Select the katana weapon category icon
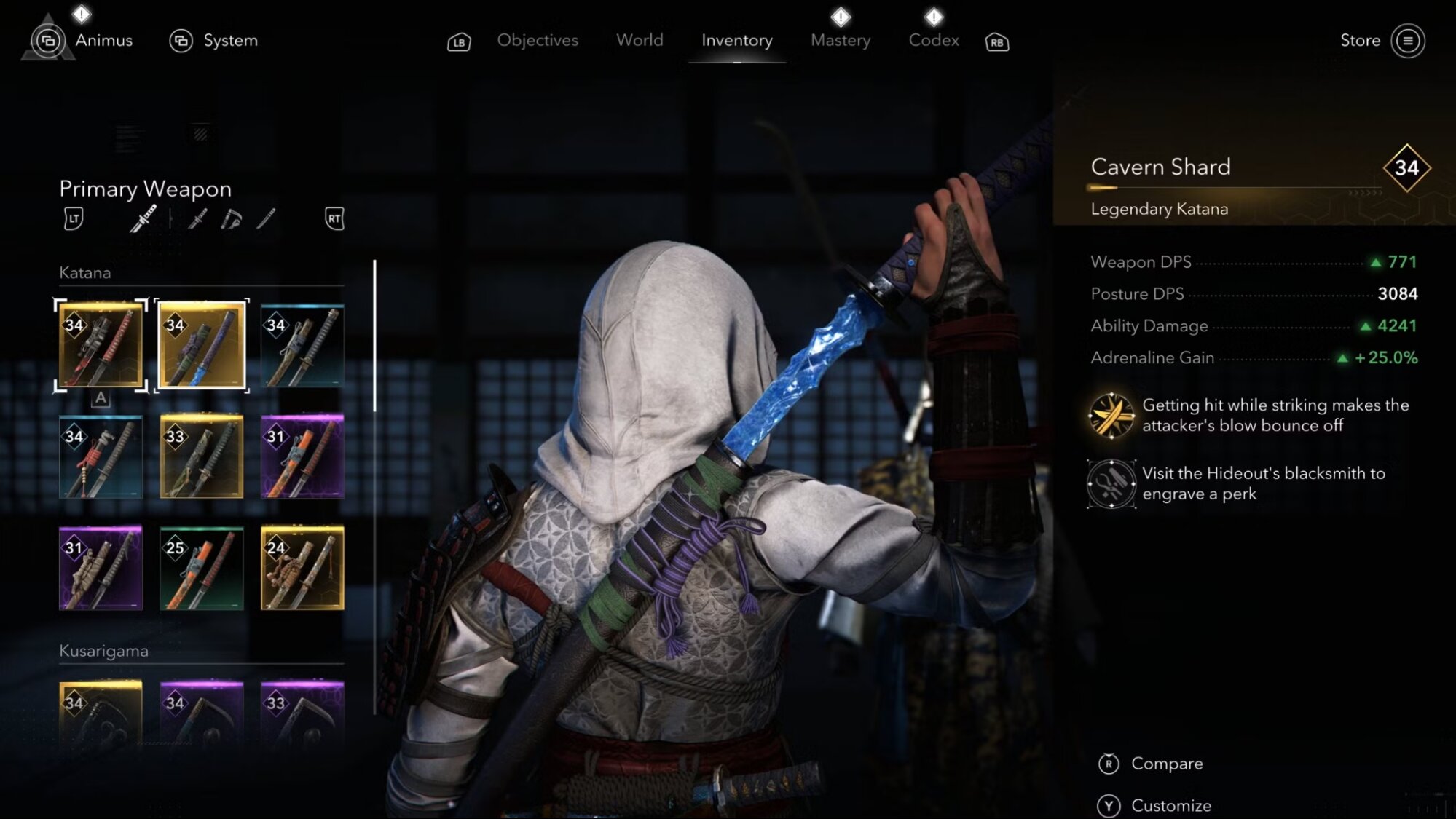The height and width of the screenshot is (819, 1456). [143, 218]
